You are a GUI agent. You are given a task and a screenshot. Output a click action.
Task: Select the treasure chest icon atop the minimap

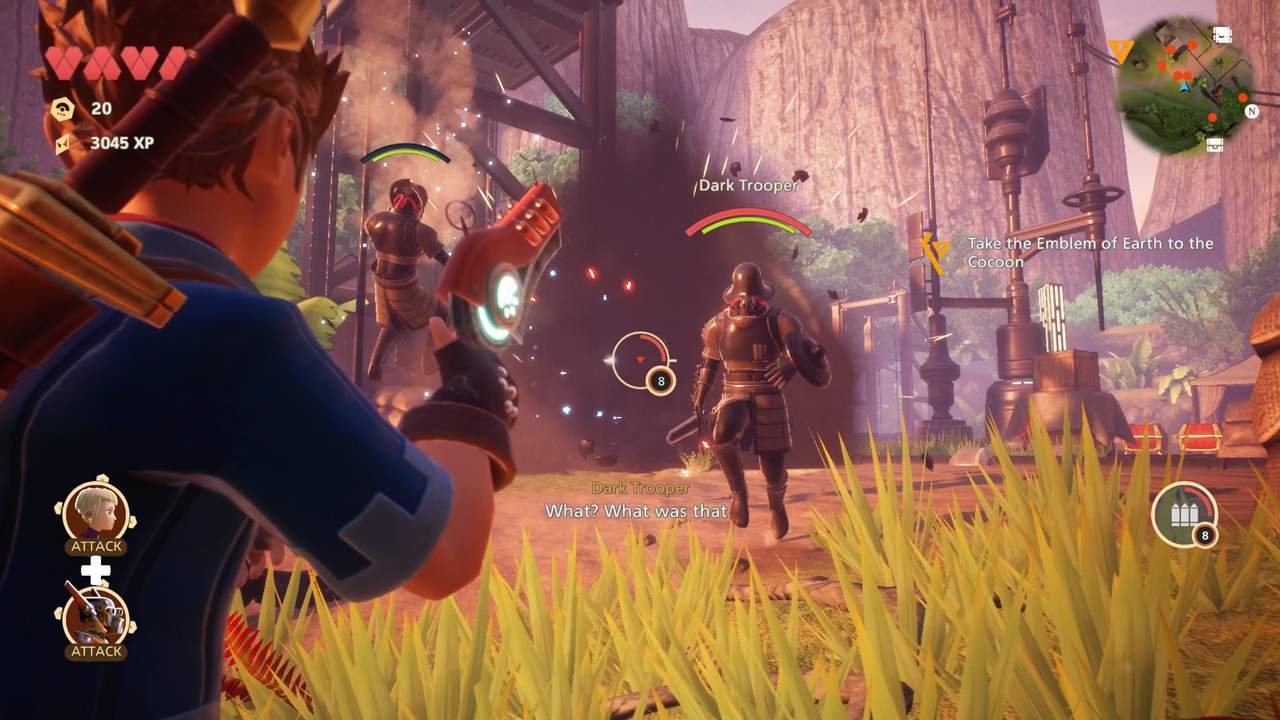(x=1221, y=33)
